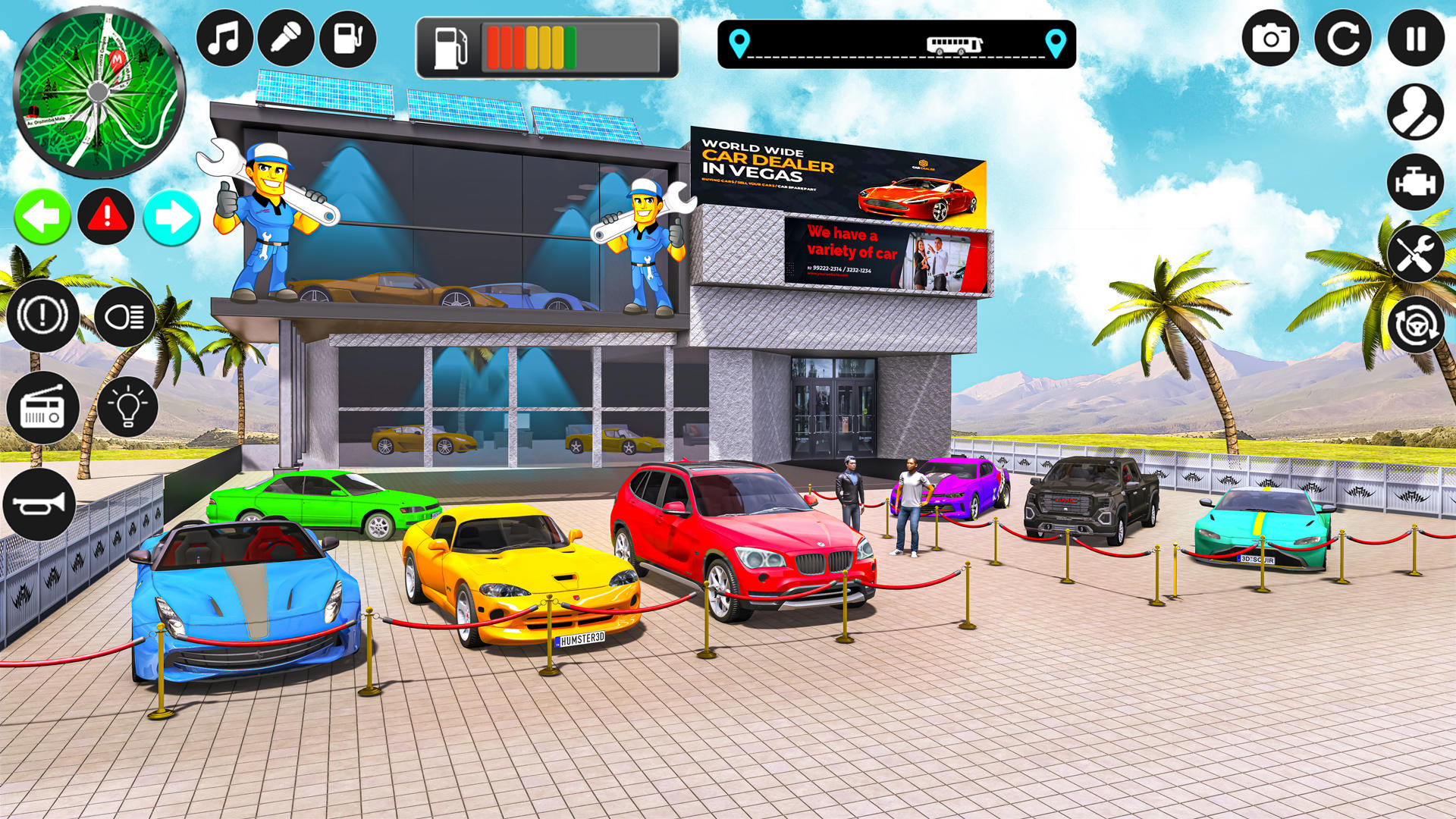This screenshot has height=819, width=1456.
Task: Click the steering wheel control icon
Action: point(1415,328)
